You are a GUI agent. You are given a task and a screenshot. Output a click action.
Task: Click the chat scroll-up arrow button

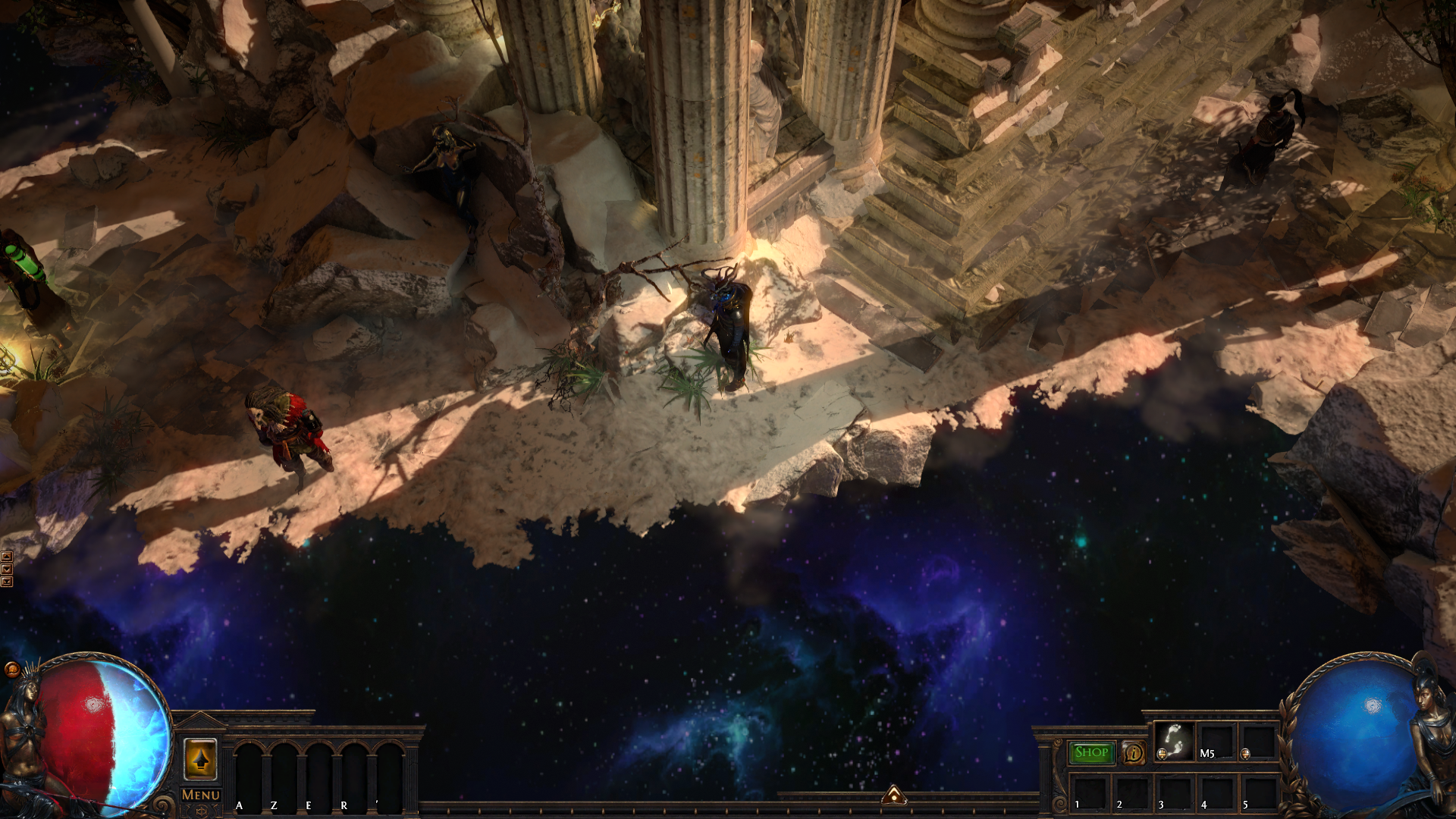tap(7, 557)
